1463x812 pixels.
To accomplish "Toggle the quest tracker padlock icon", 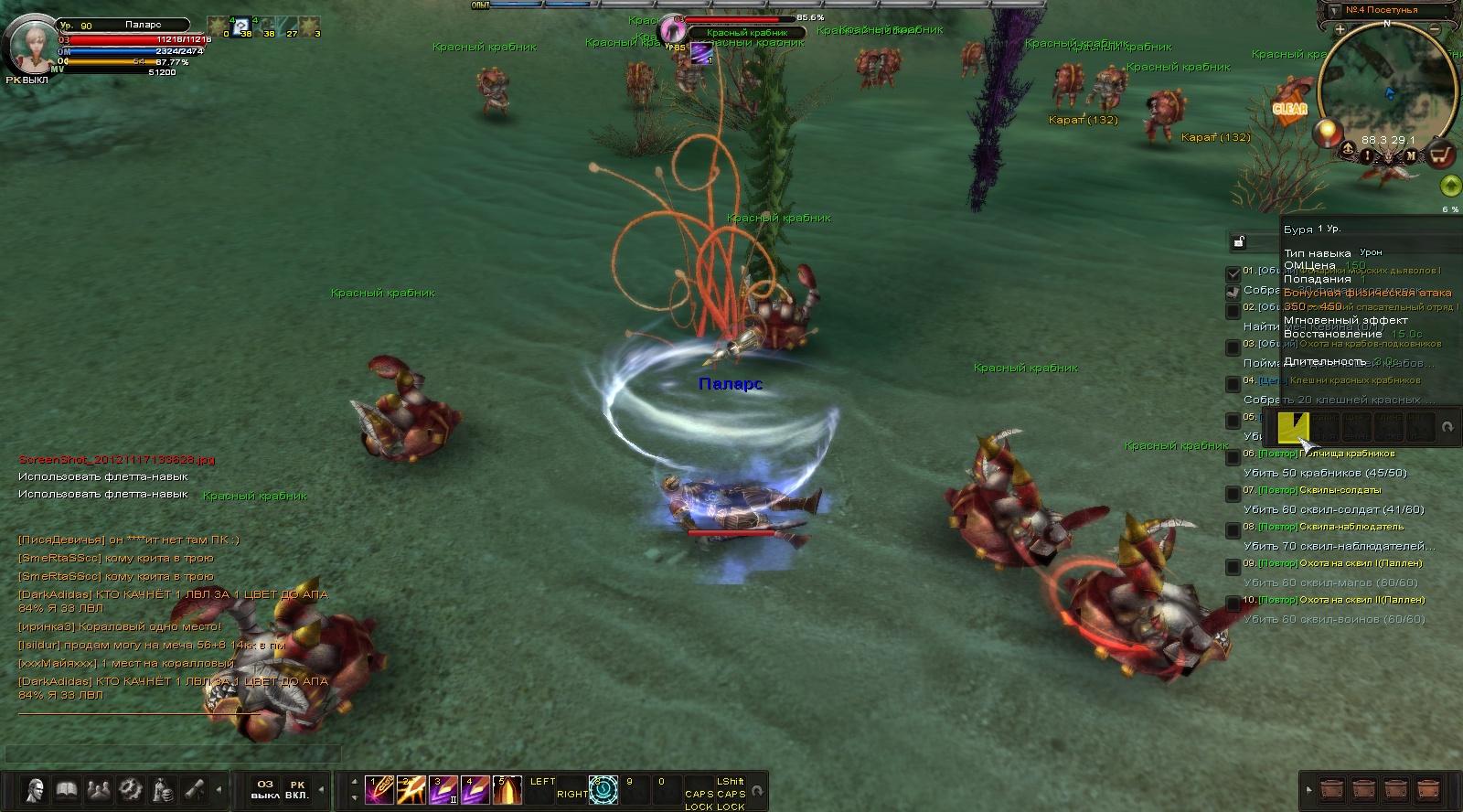I will [x=1239, y=241].
